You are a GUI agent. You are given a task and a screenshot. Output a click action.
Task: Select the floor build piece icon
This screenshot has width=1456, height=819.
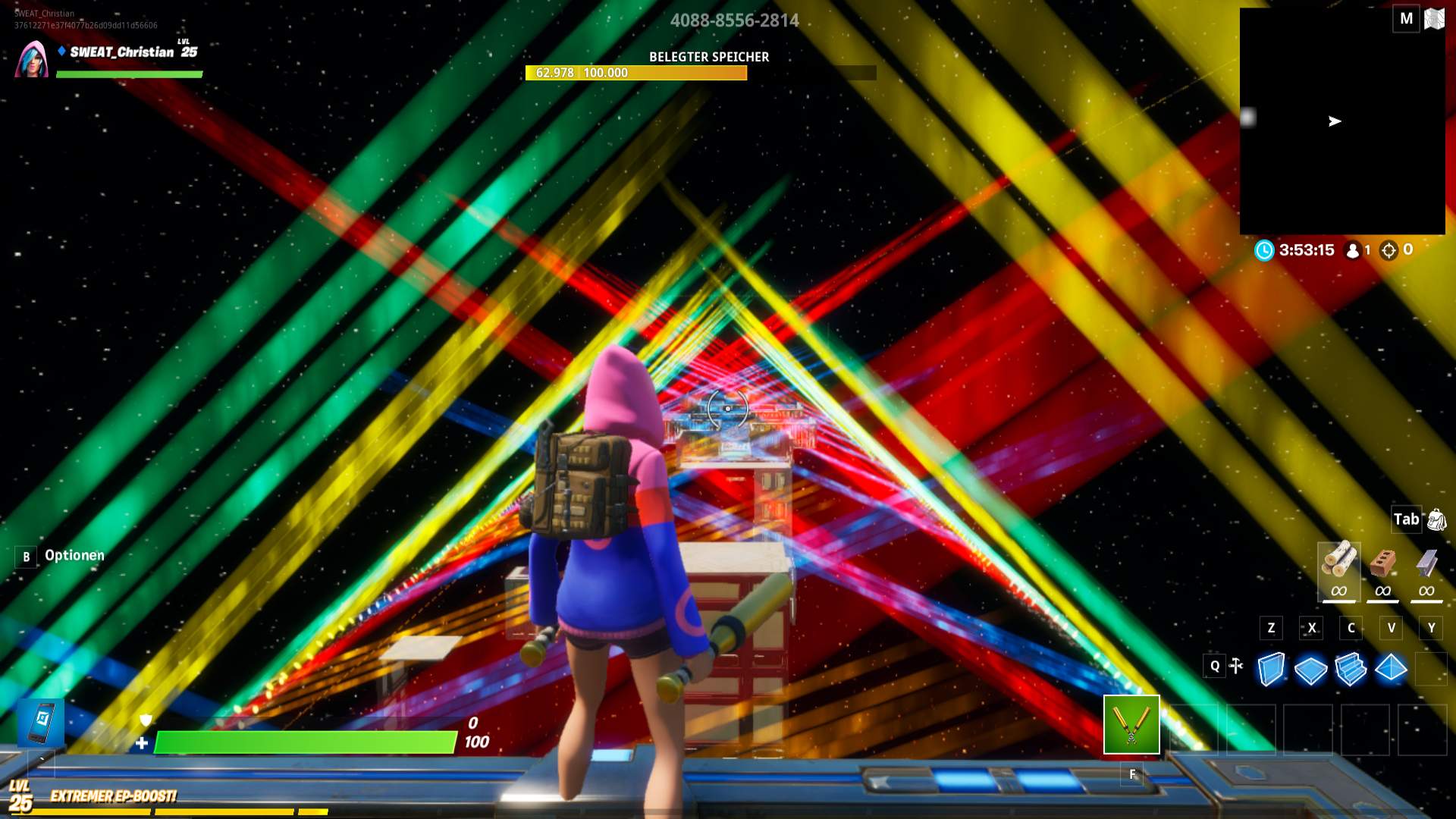(1310, 667)
